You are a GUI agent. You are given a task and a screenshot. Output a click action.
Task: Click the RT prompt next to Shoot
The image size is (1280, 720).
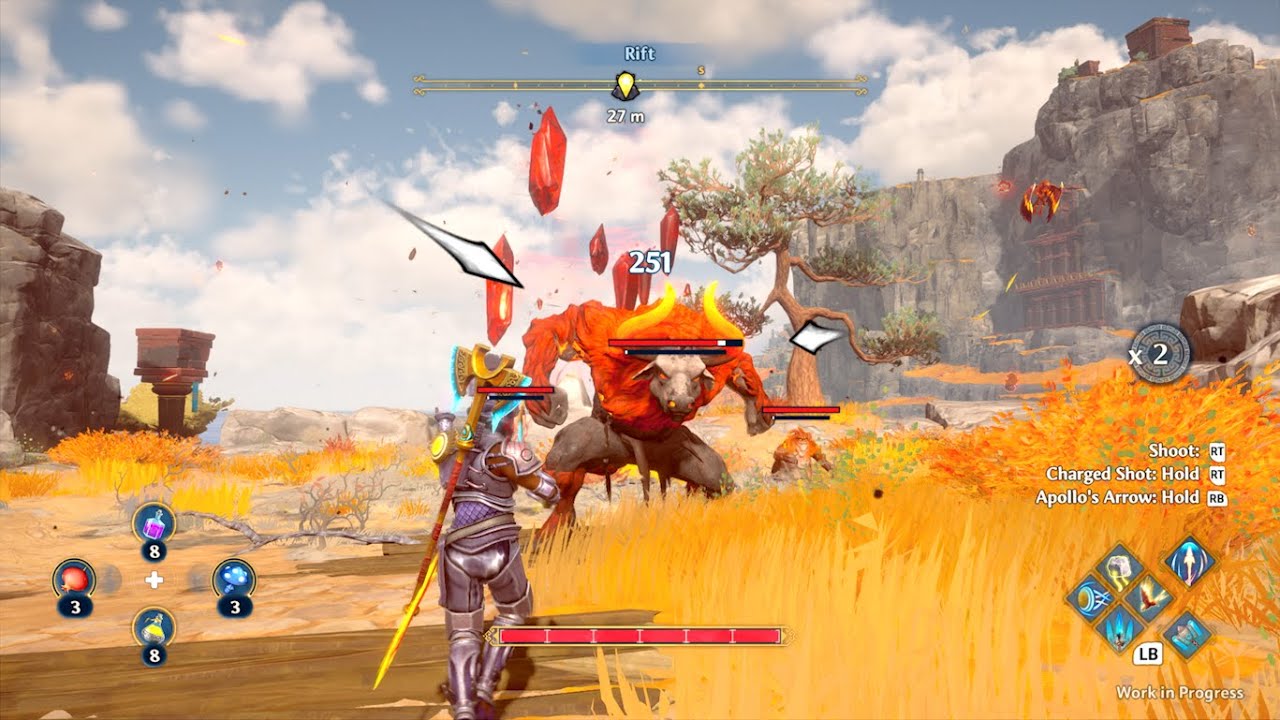click(1216, 452)
